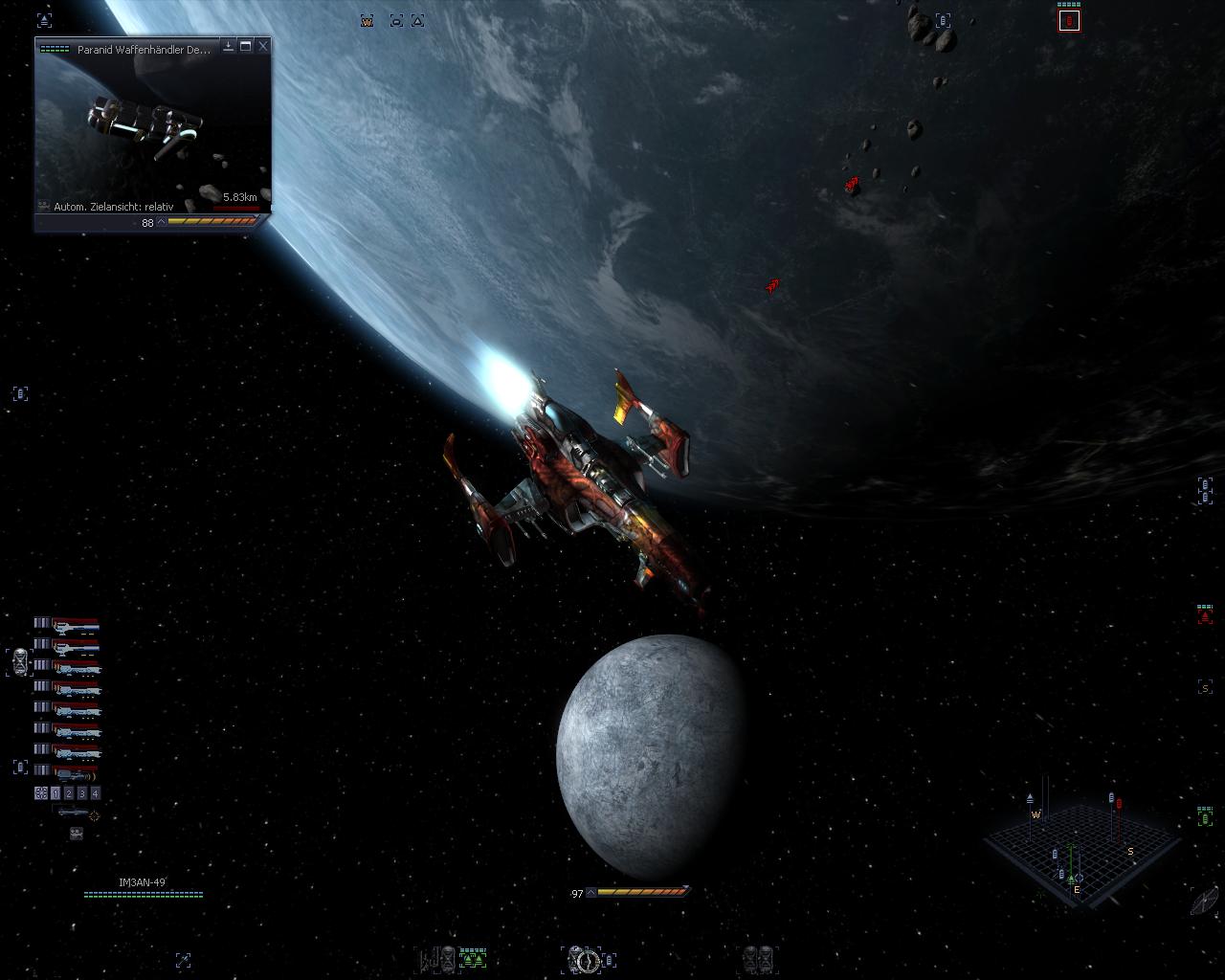Click the Autom. Zielansicht camera mode icon
Screen dimensions: 1225x980
44,206
